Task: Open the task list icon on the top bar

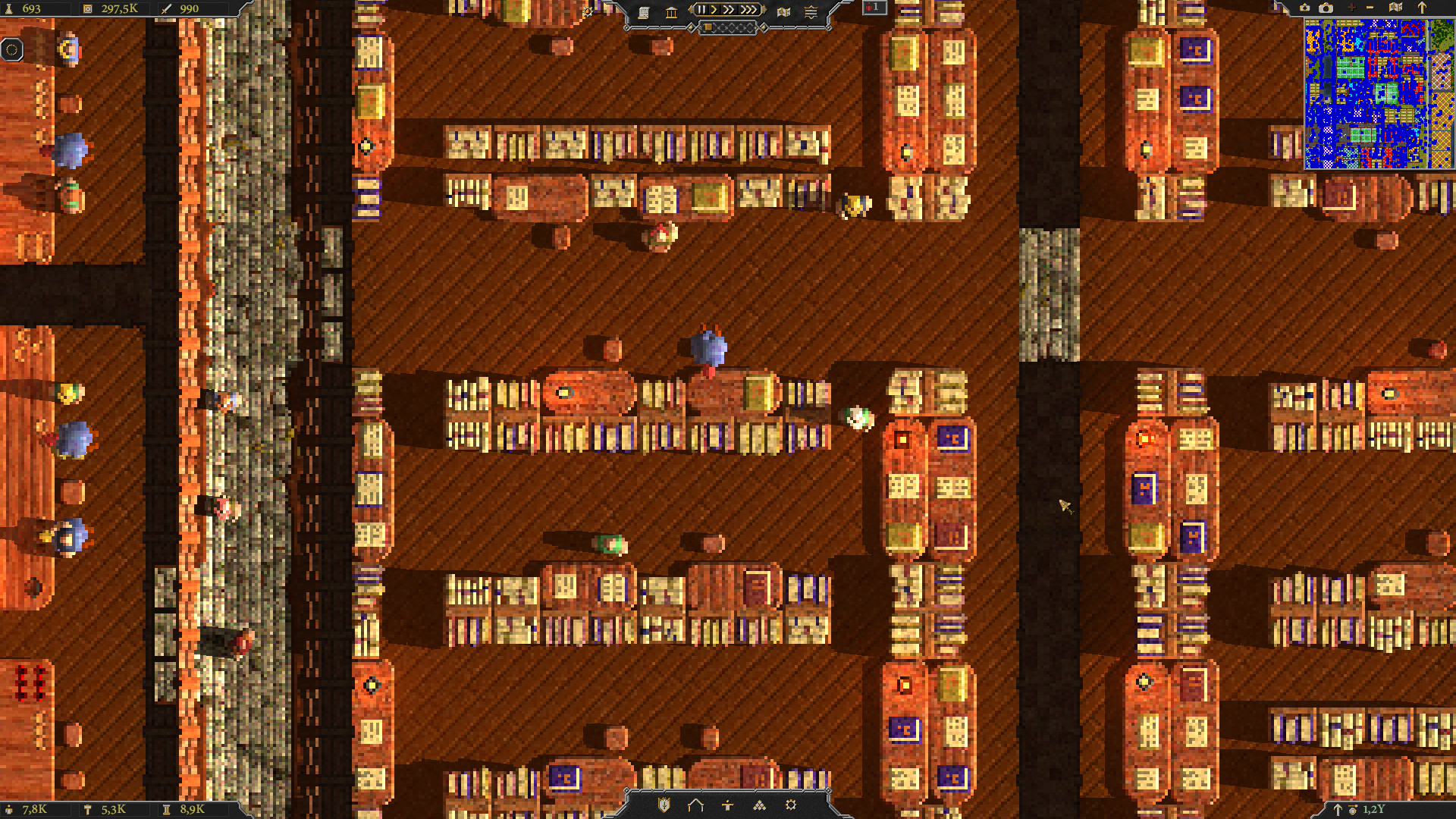Action: (811, 11)
